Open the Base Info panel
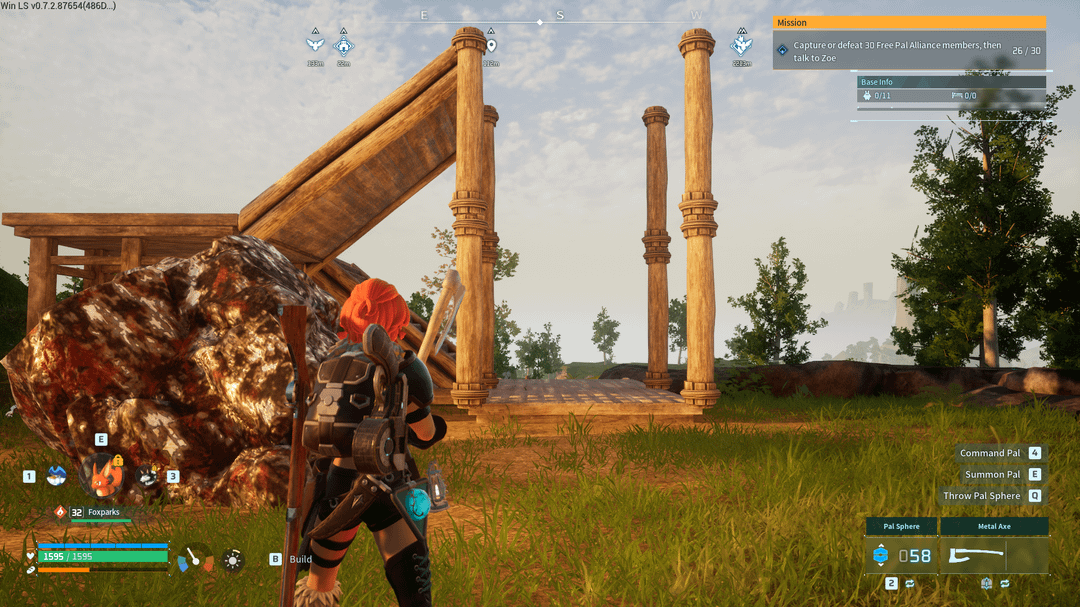This screenshot has height=607, width=1080. click(x=952, y=90)
